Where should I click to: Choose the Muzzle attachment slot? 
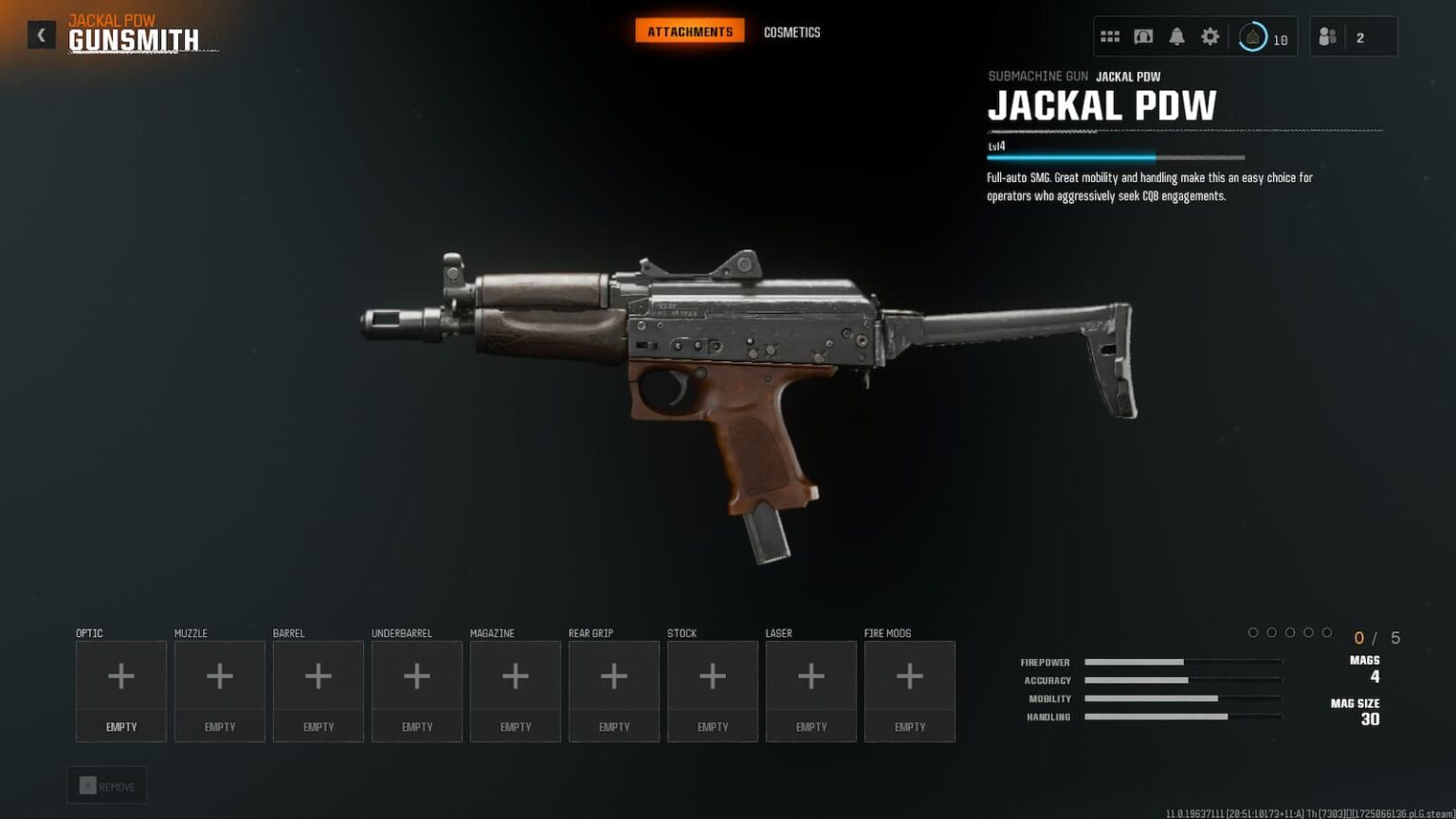(x=220, y=690)
